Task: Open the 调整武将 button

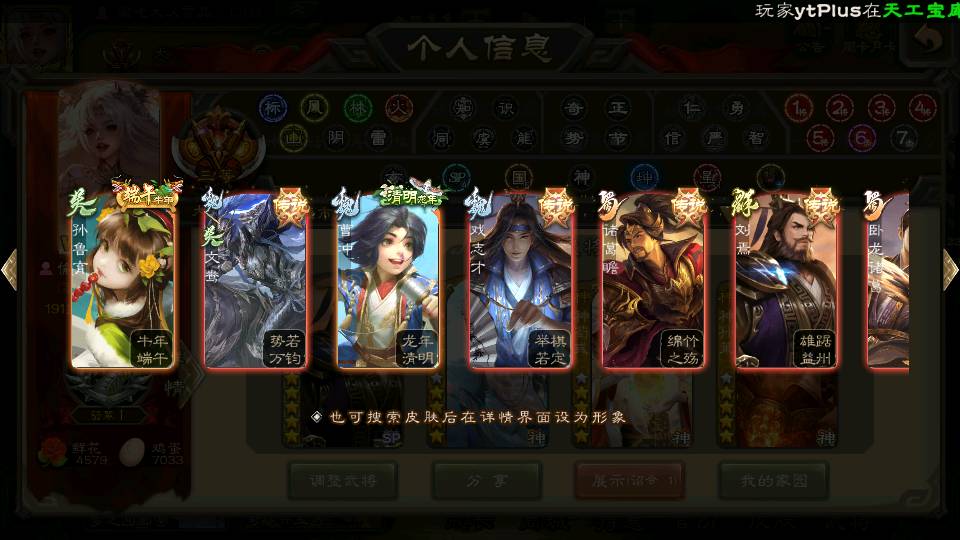Action: (343, 481)
